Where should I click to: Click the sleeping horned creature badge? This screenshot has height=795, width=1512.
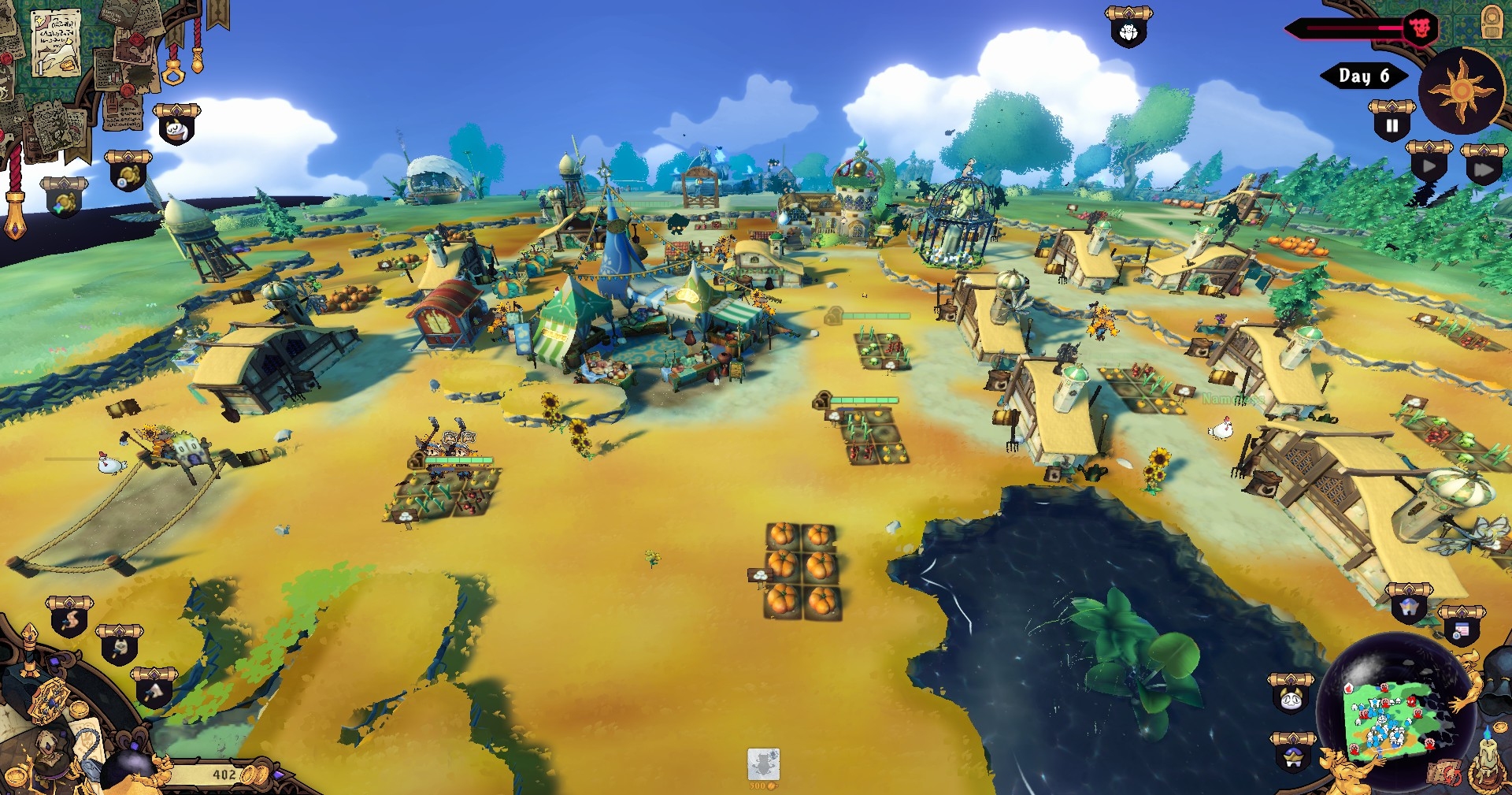[176, 127]
